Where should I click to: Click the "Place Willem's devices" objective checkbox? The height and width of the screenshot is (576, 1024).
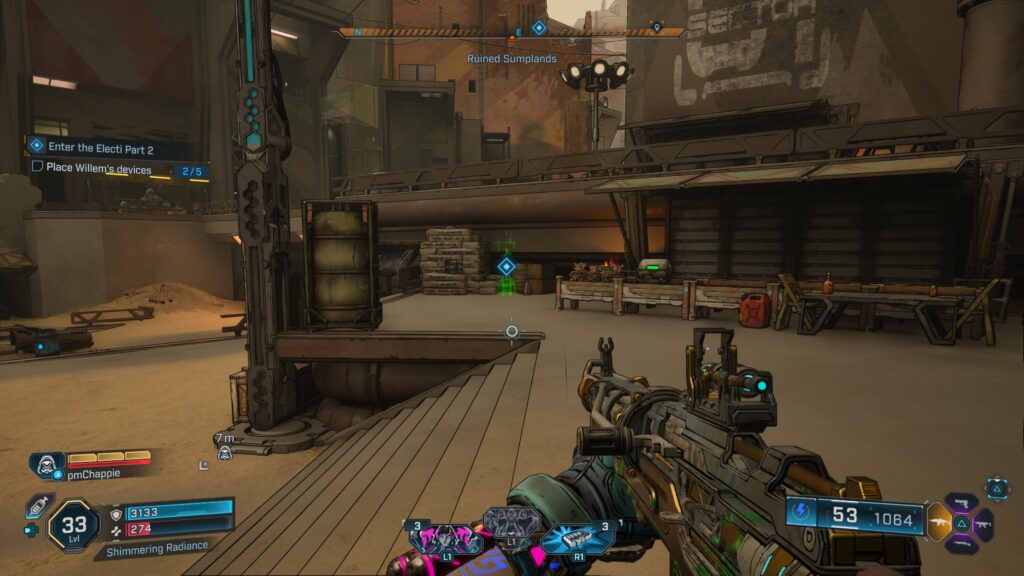pos(38,167)
